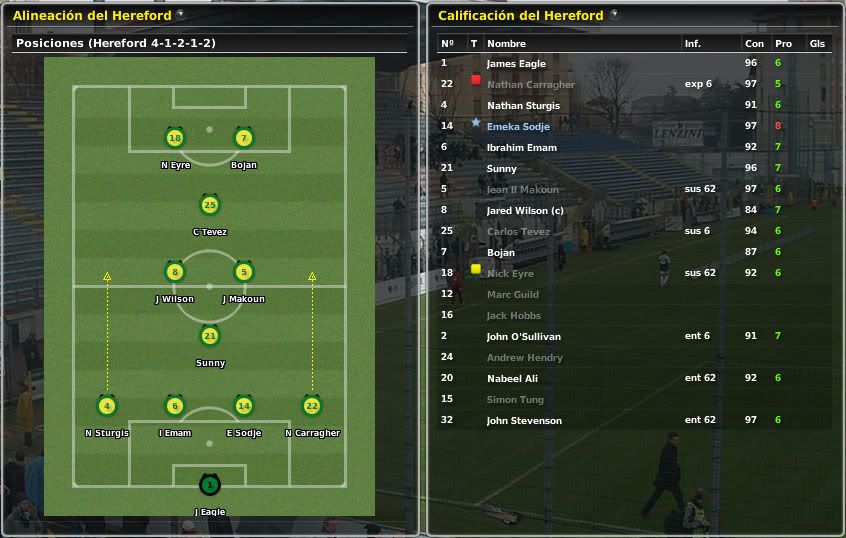This screenshot has width=846, height=538.
Task: Click C Tevez's number 25 shirt
Action: pyautogui.click(x=209, y=205)
